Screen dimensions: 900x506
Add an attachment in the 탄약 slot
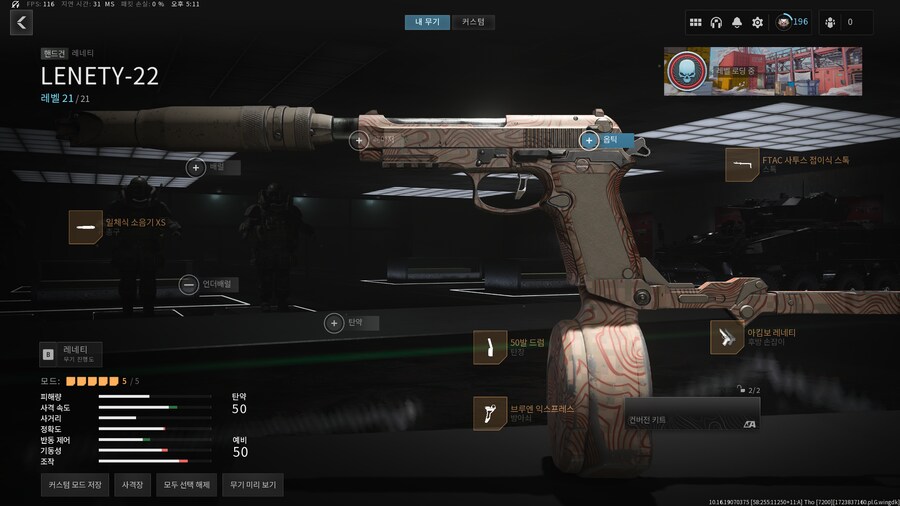pos(334,323)
